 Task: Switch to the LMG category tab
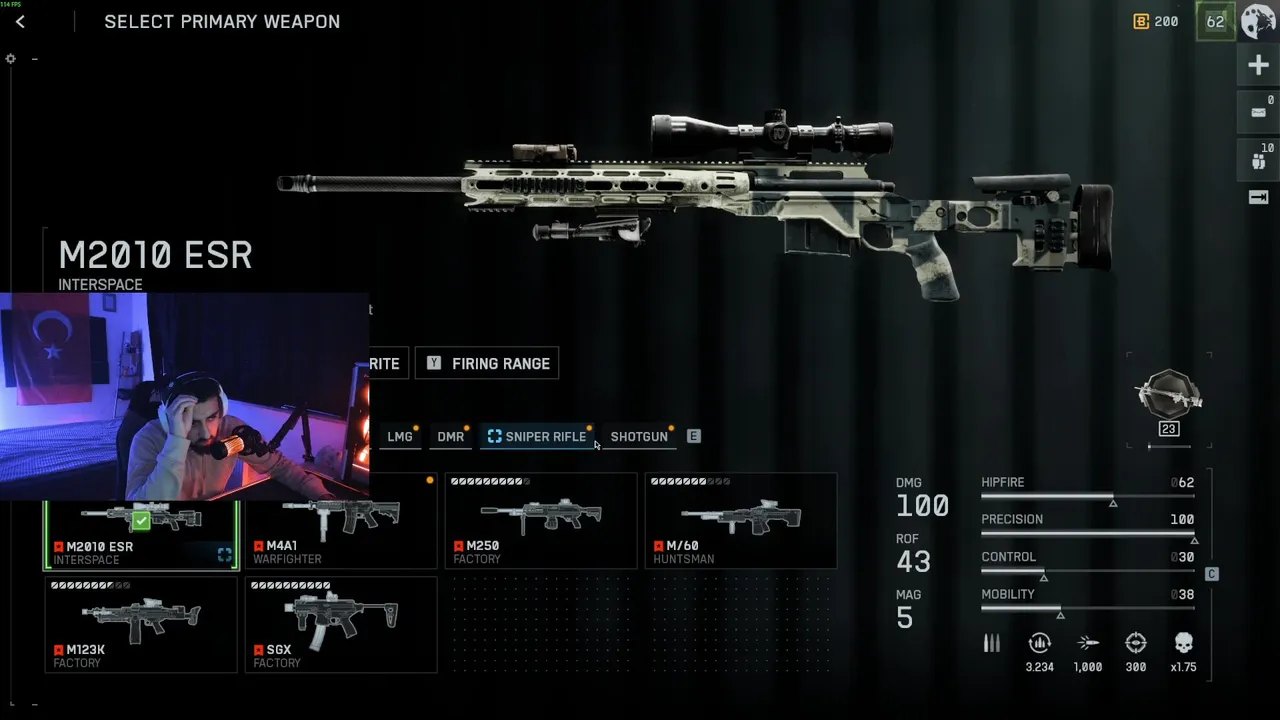400,437
